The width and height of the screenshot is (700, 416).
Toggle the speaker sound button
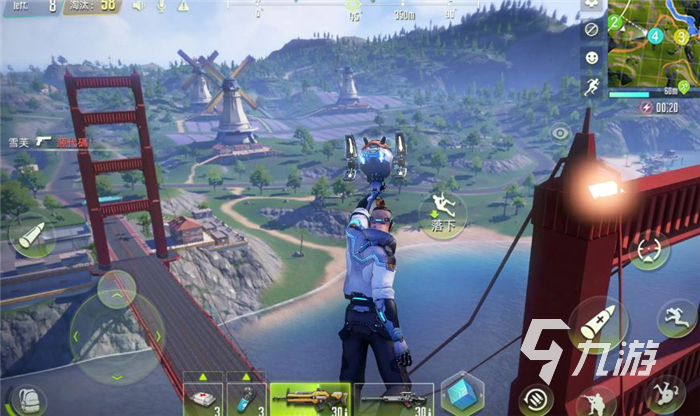[139, 6]
